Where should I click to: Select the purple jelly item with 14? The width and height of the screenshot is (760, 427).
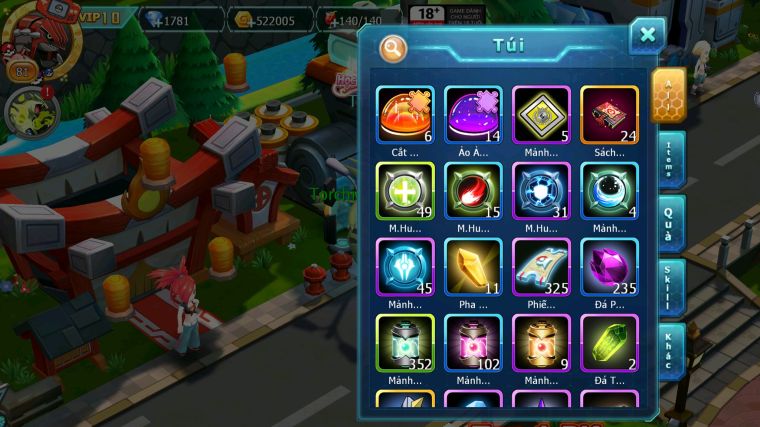point(473,115)
